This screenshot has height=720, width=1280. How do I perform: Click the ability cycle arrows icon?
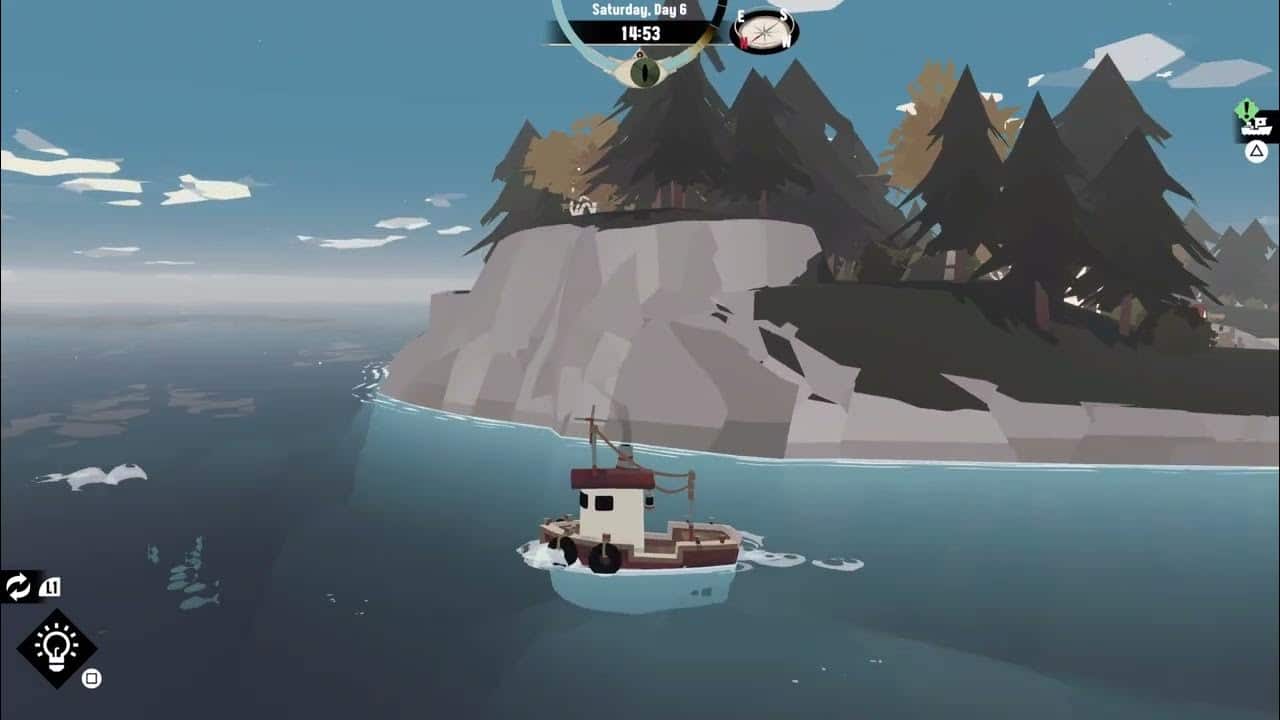[19, 586]
